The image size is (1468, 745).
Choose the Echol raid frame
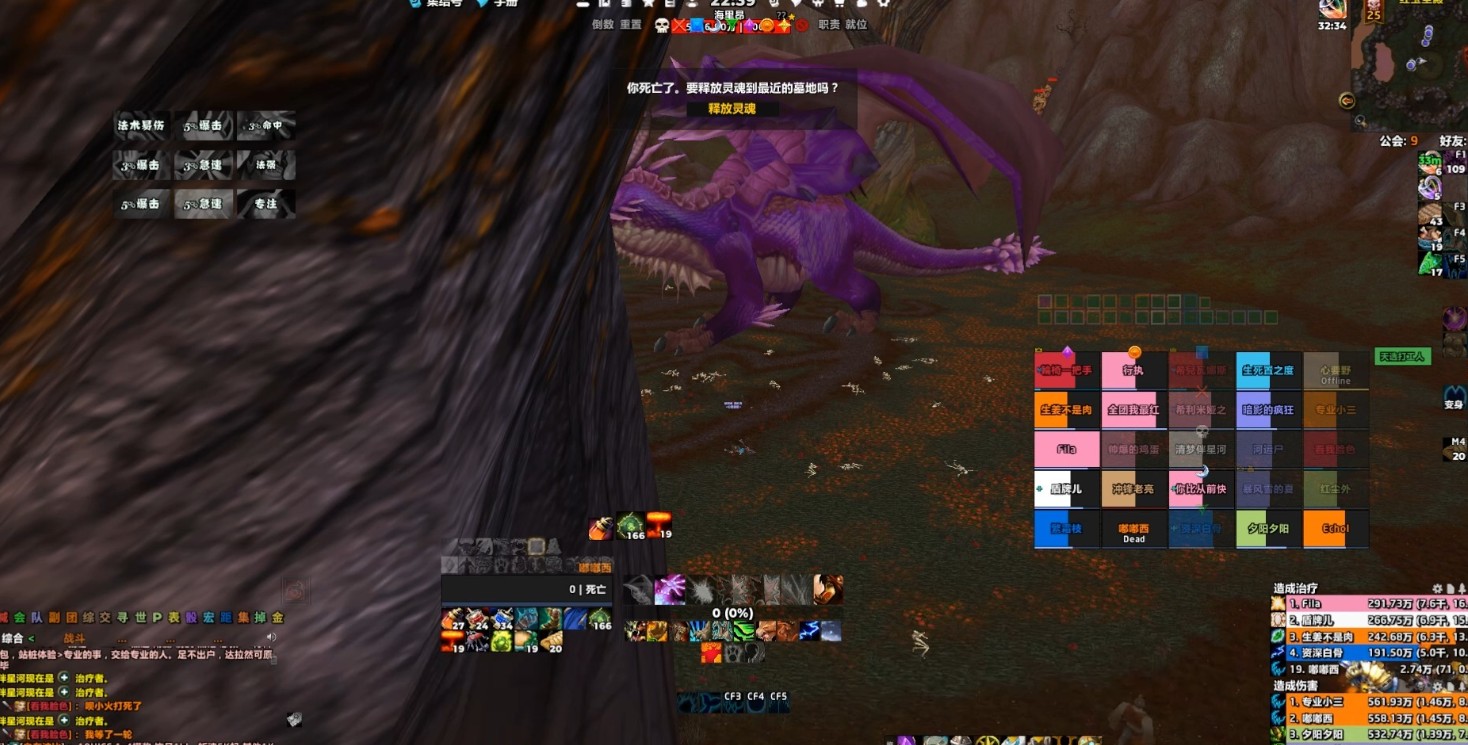point(1335,529)
